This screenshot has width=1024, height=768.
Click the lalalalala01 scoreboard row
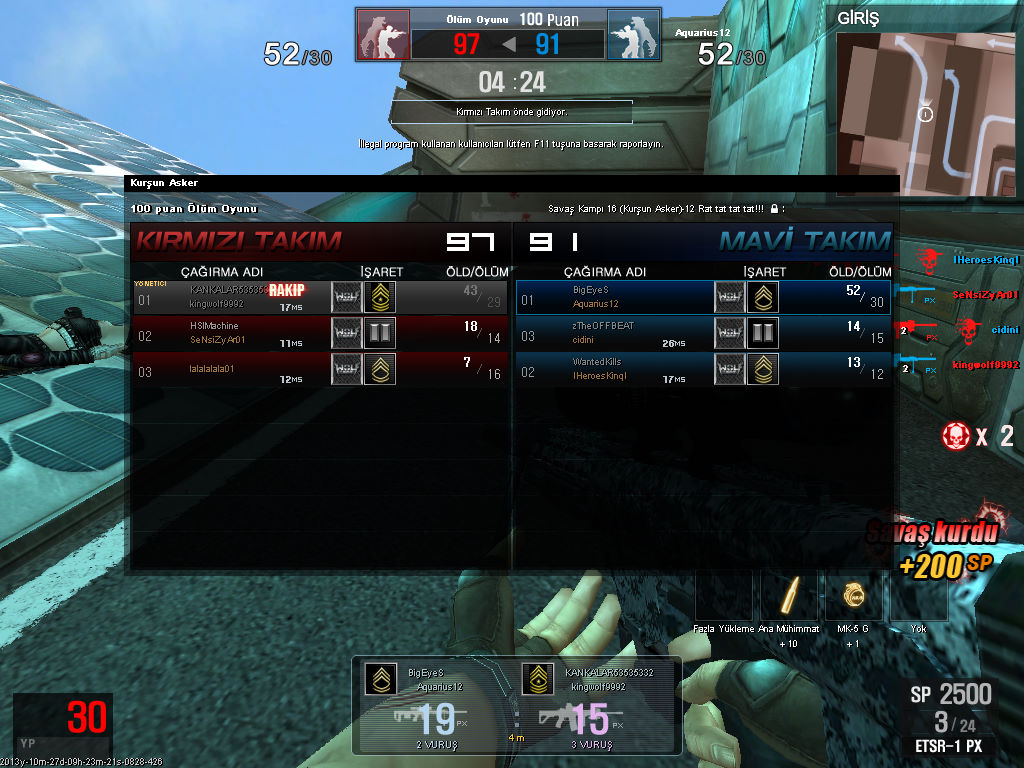[320, 368]
